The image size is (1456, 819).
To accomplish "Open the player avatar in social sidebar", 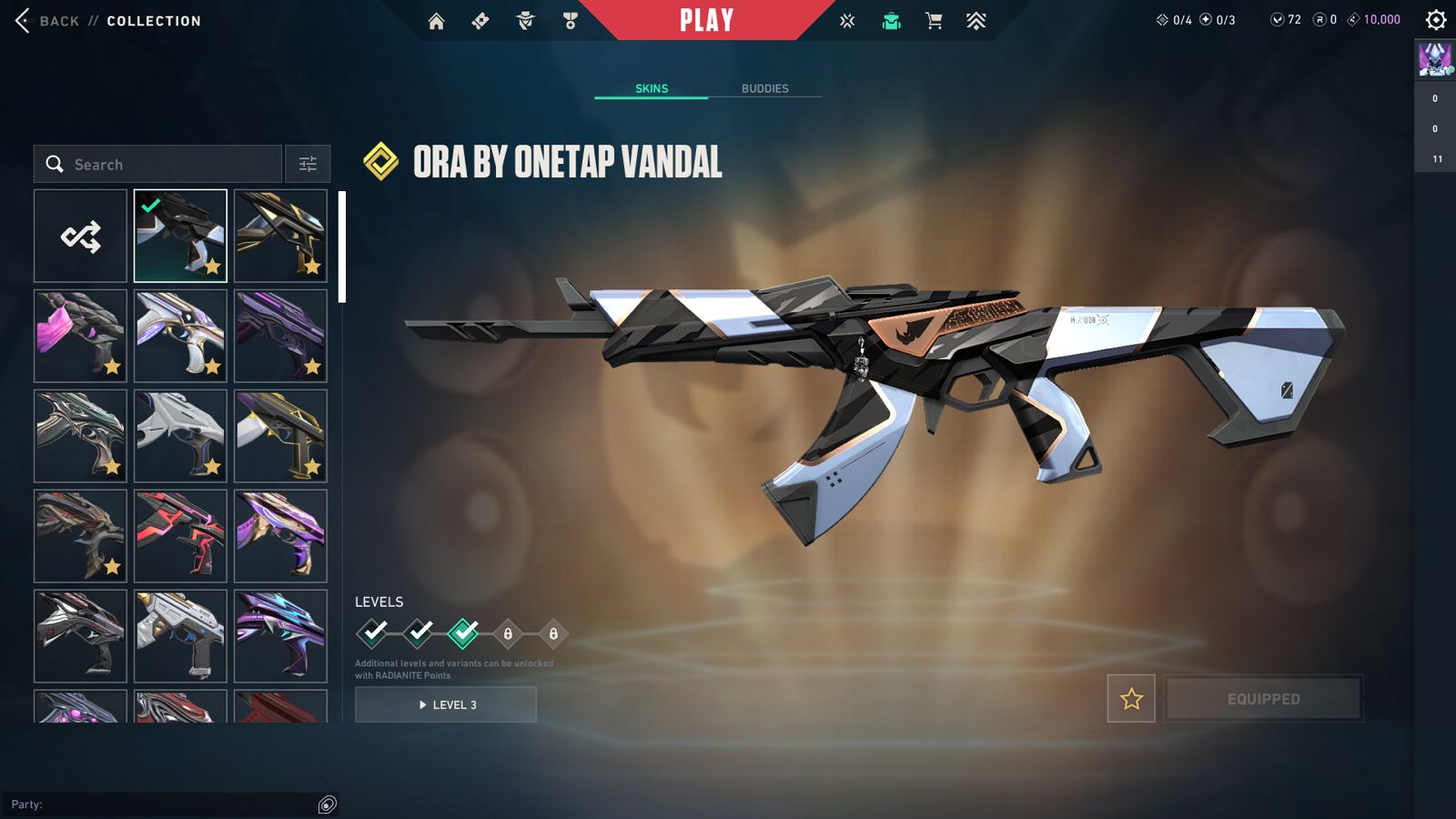I will (1435, 59).
